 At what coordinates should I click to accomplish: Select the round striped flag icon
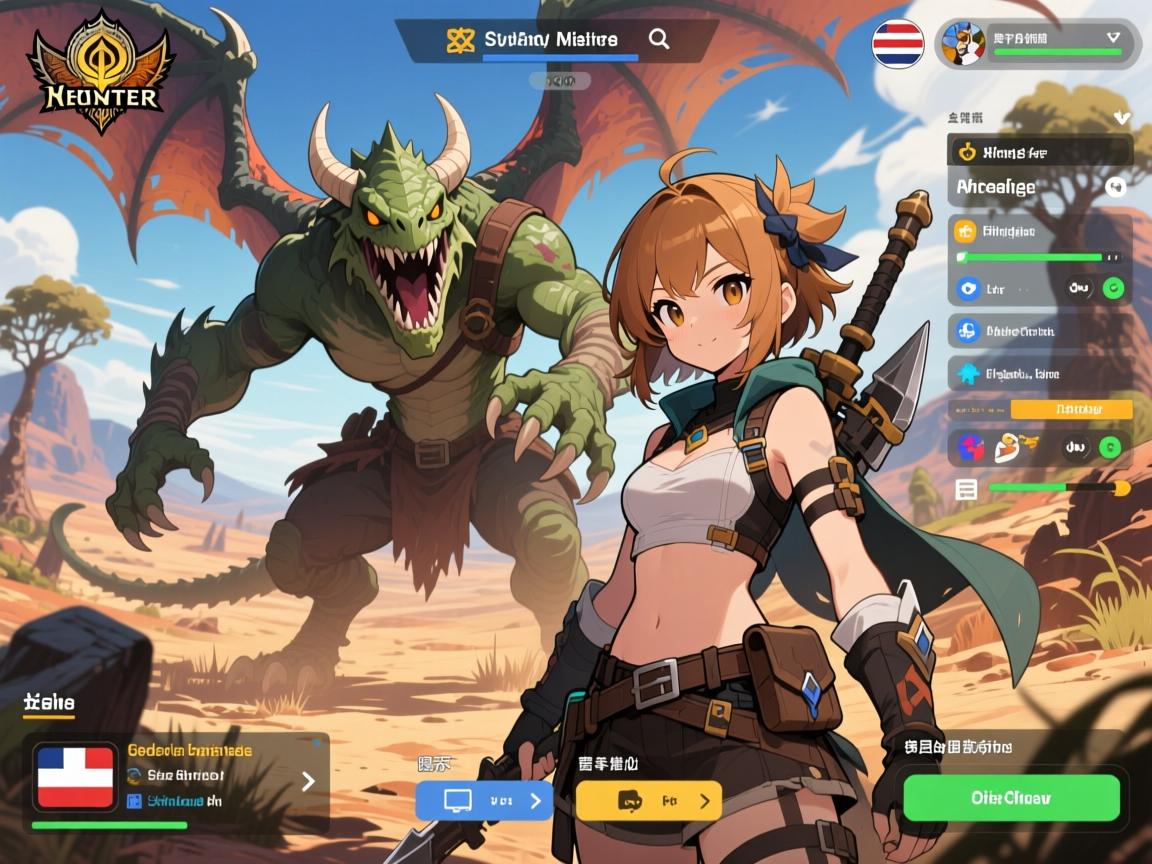[897, 43]
